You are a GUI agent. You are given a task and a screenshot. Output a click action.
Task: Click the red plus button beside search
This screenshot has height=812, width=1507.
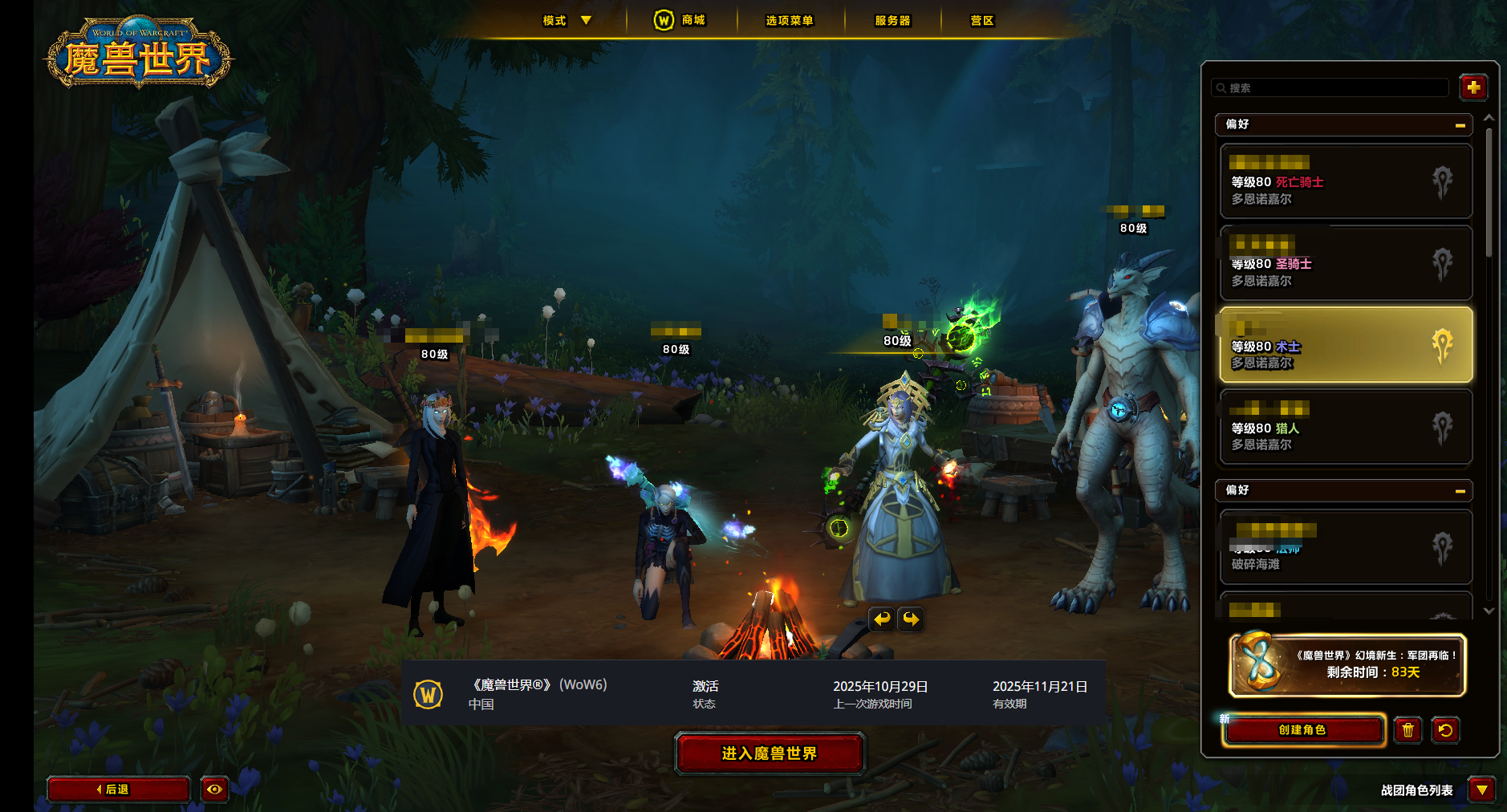(1473, 87)
